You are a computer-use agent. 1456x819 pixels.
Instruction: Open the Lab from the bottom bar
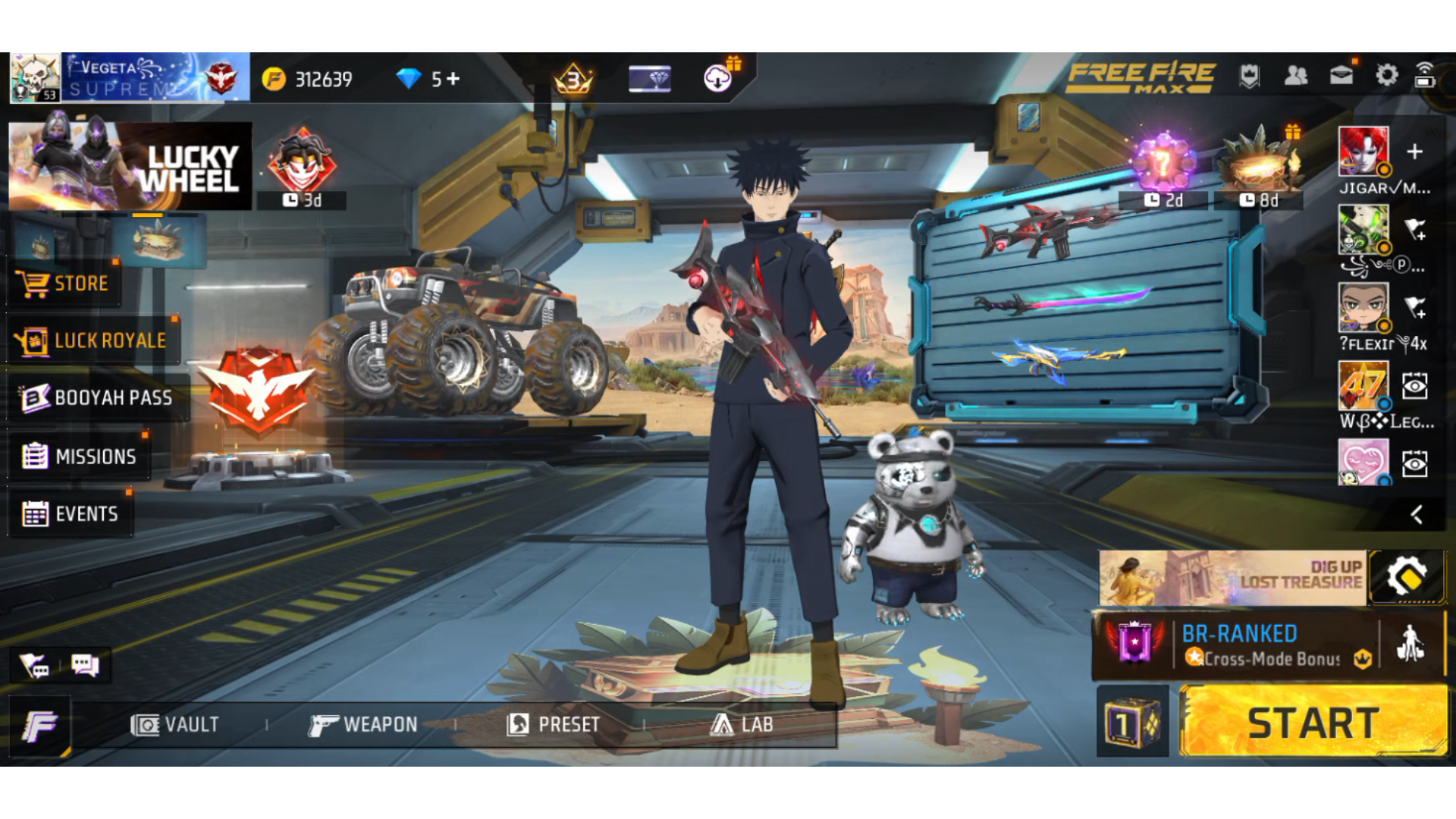coord(746,724)
